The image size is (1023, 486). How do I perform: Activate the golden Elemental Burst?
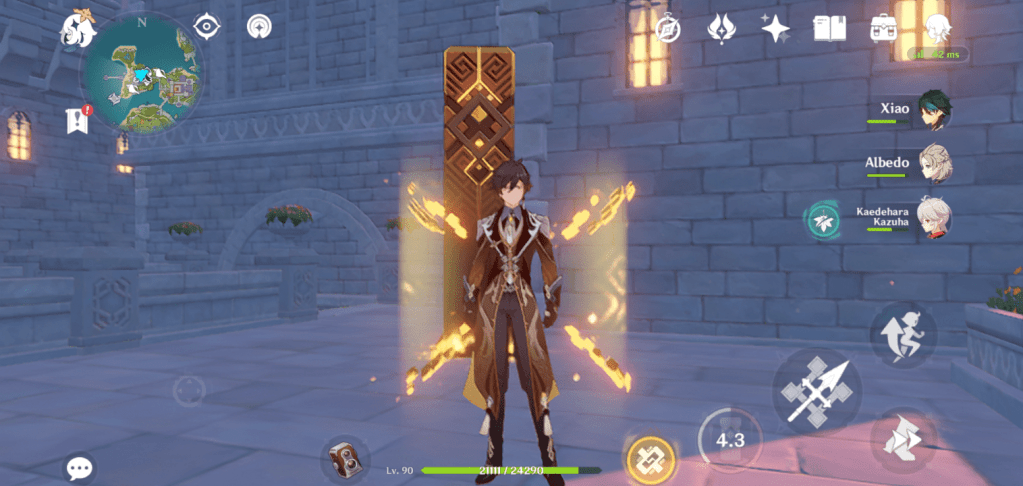pos(651,460)
